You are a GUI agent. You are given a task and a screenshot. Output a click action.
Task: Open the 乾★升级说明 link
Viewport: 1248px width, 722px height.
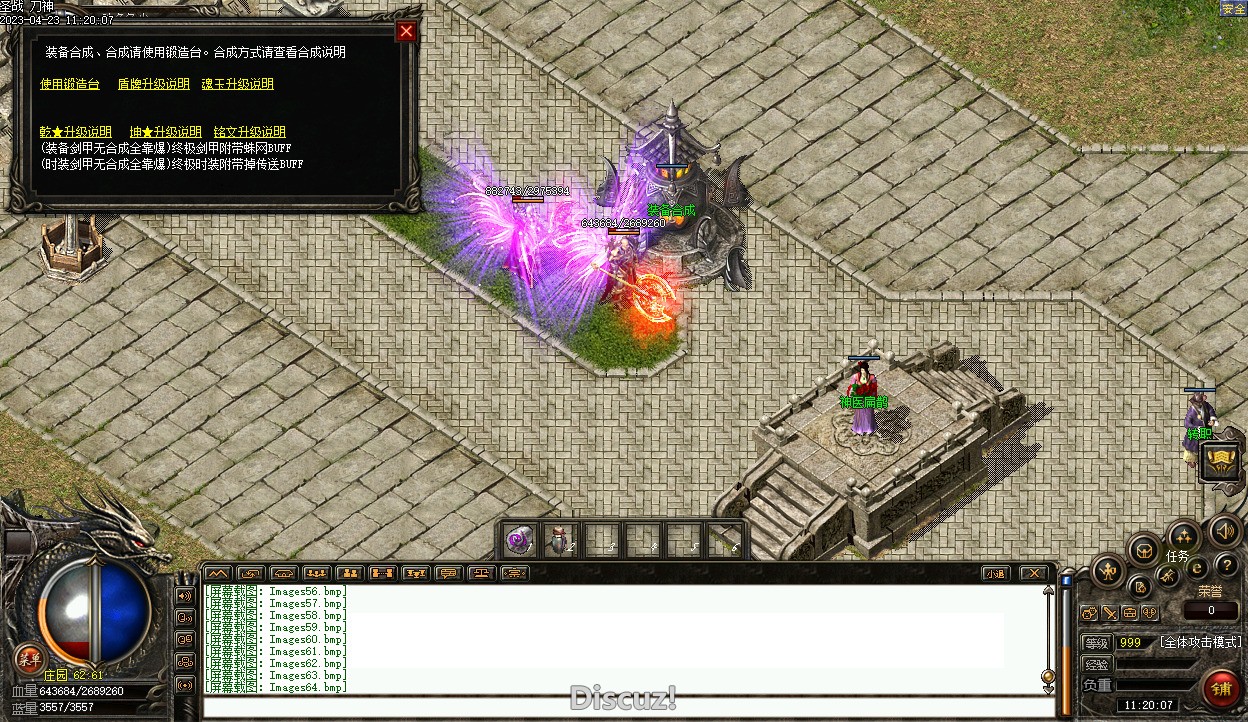point(76,132)
